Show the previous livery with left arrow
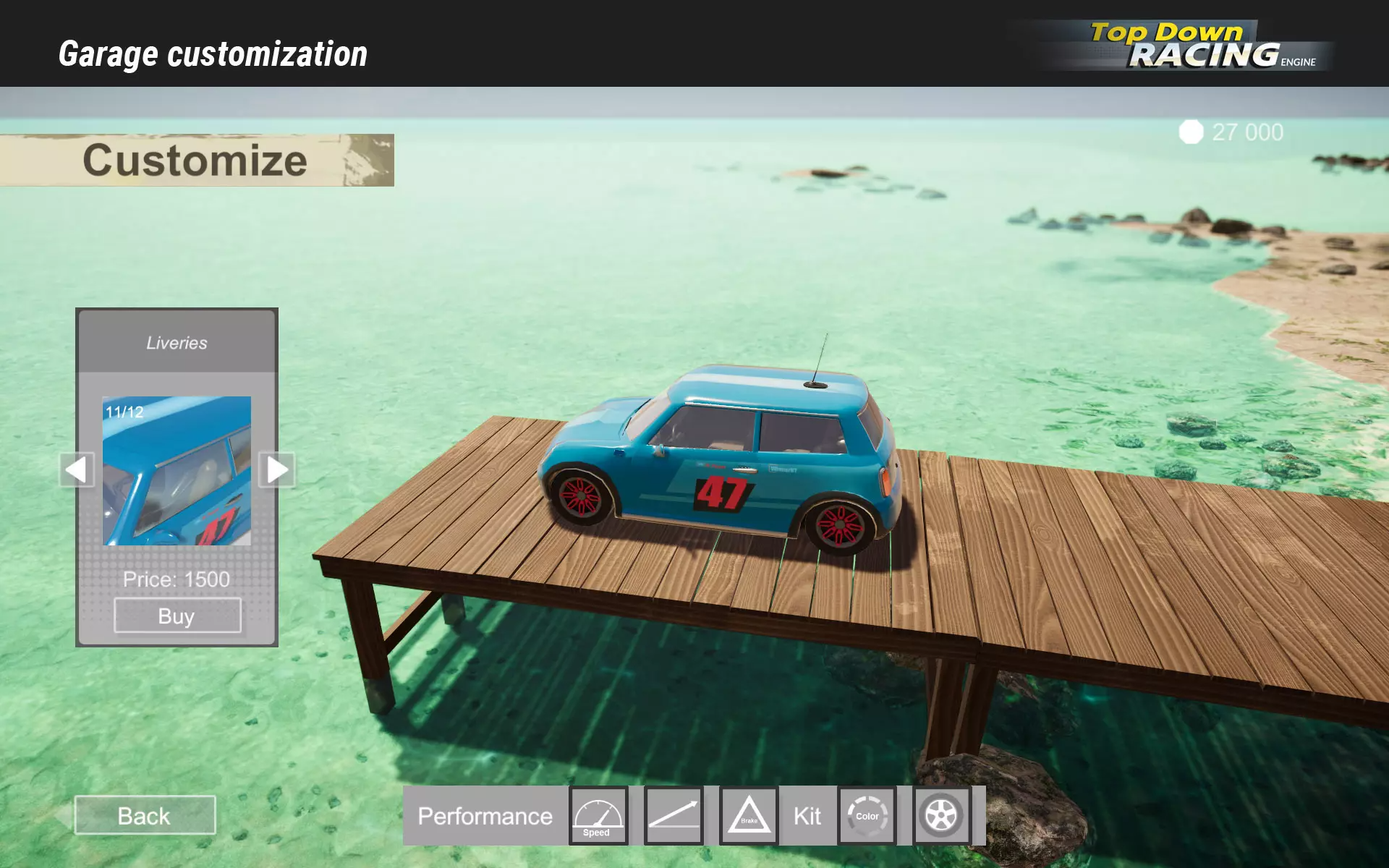1389x868 pixels. click(x=77, y=470)
